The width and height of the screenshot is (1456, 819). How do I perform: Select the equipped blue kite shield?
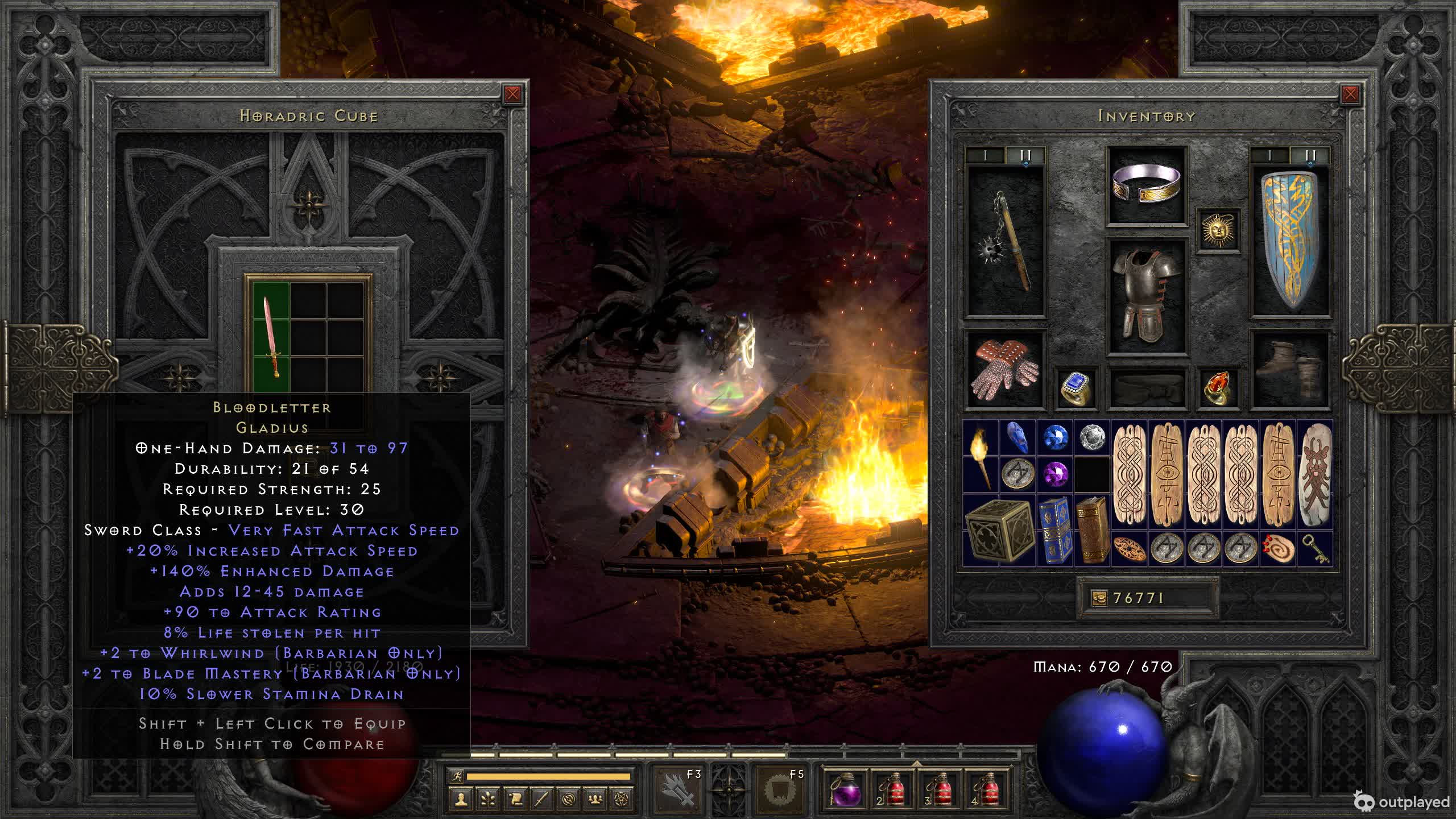[1291, 242]
